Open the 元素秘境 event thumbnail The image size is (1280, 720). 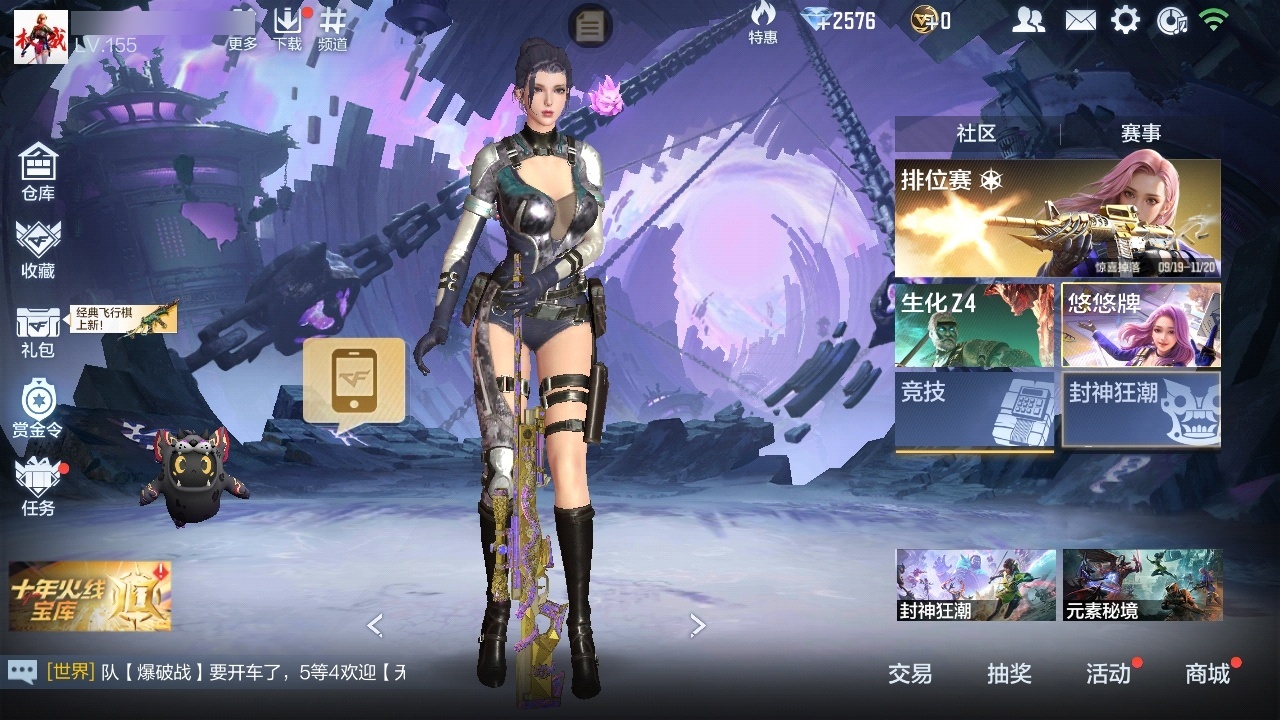tap(1142, 585)
